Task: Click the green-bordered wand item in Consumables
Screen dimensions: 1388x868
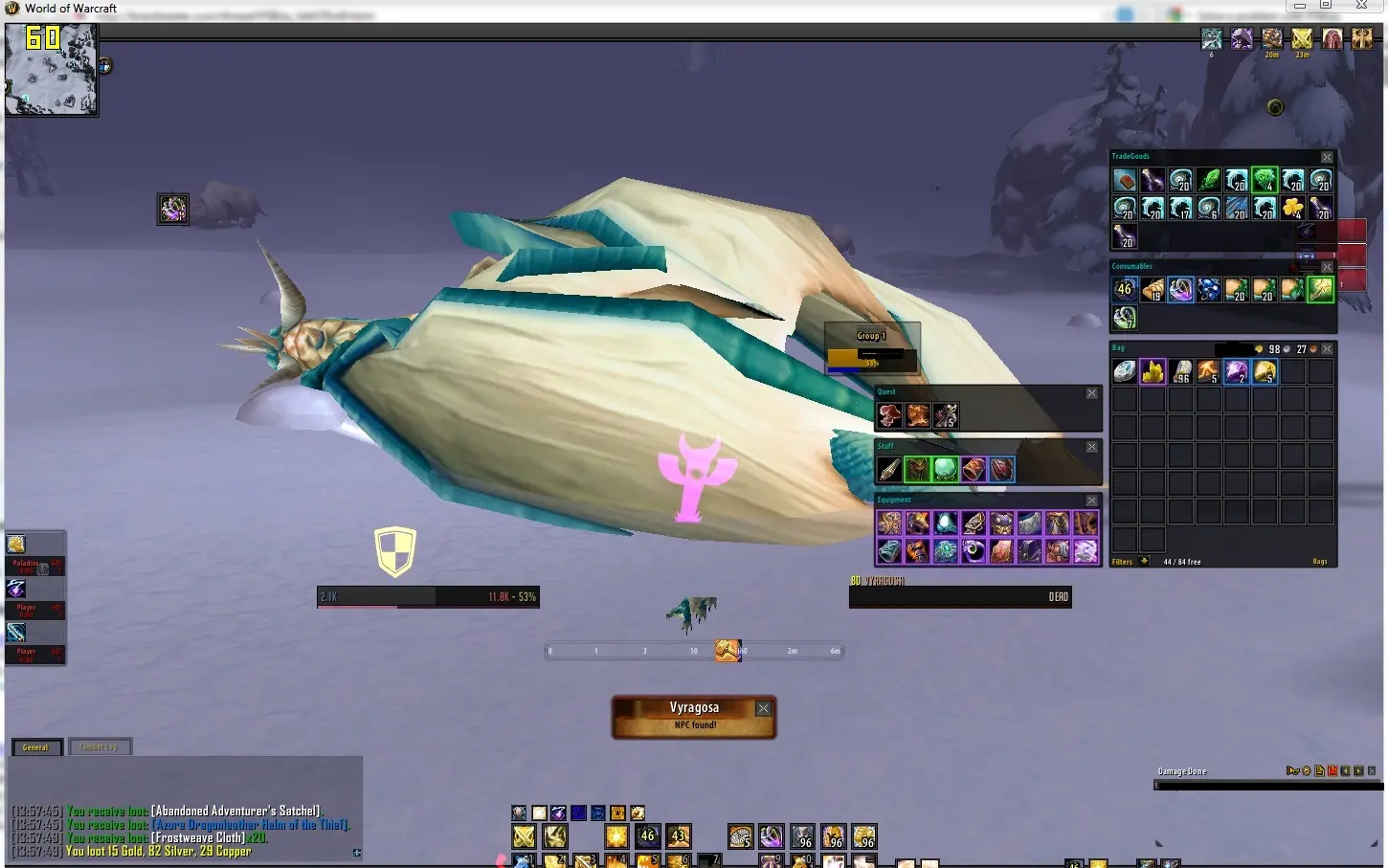Action: point(1320,289)
